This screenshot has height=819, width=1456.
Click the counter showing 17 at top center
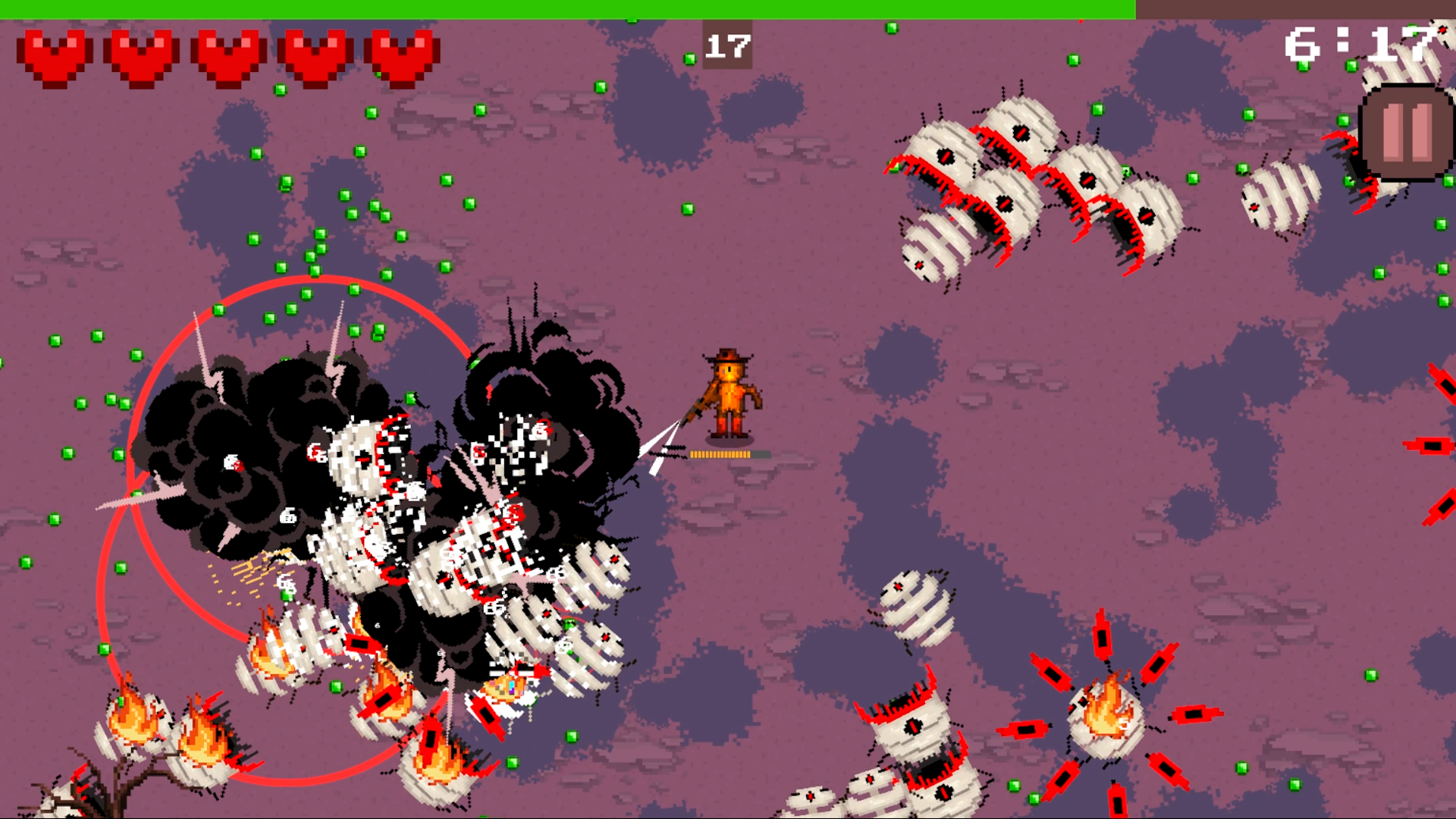[x=727, y=44]
